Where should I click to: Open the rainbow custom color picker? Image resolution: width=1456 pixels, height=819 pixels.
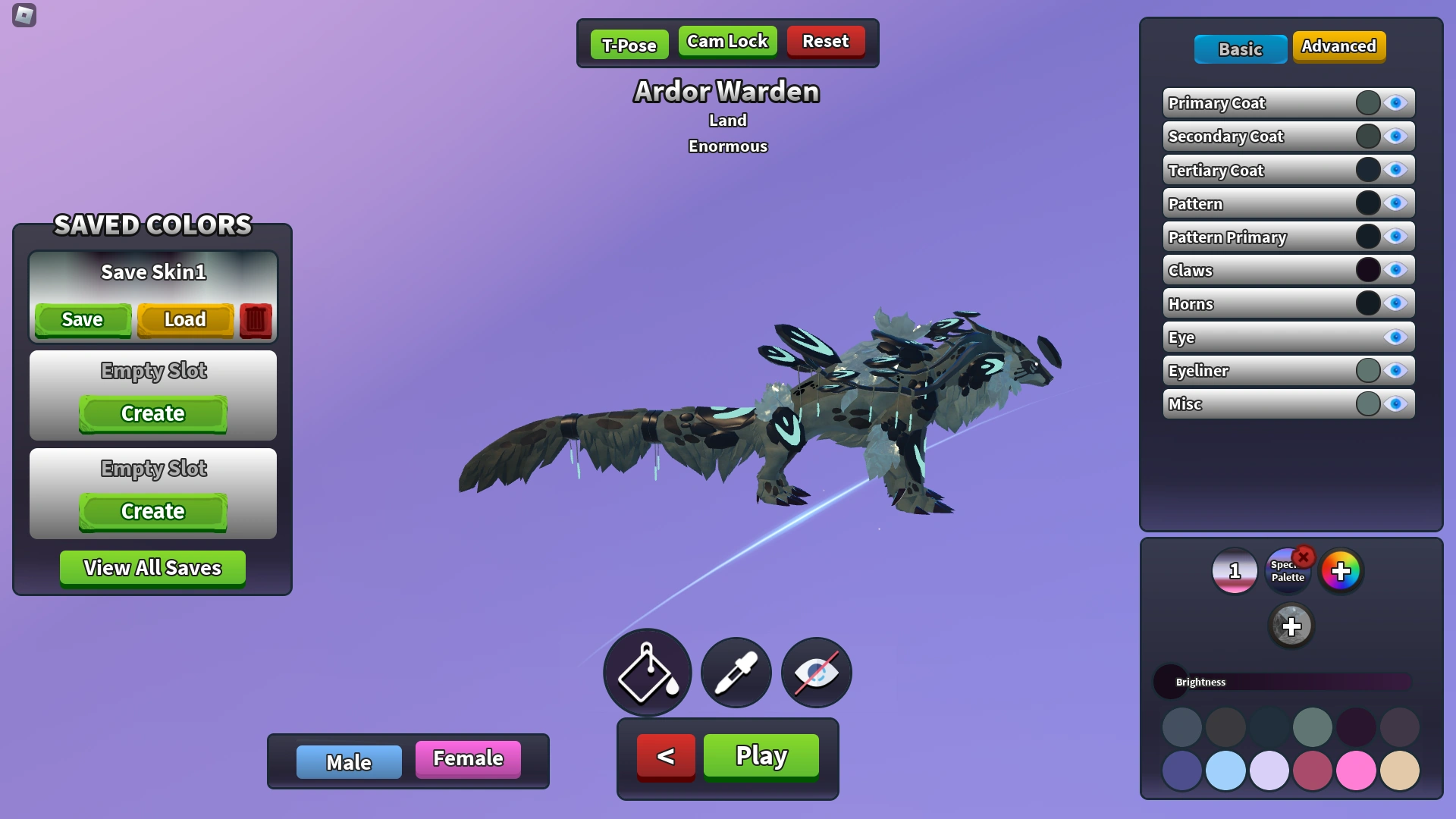coord(1342,573)
